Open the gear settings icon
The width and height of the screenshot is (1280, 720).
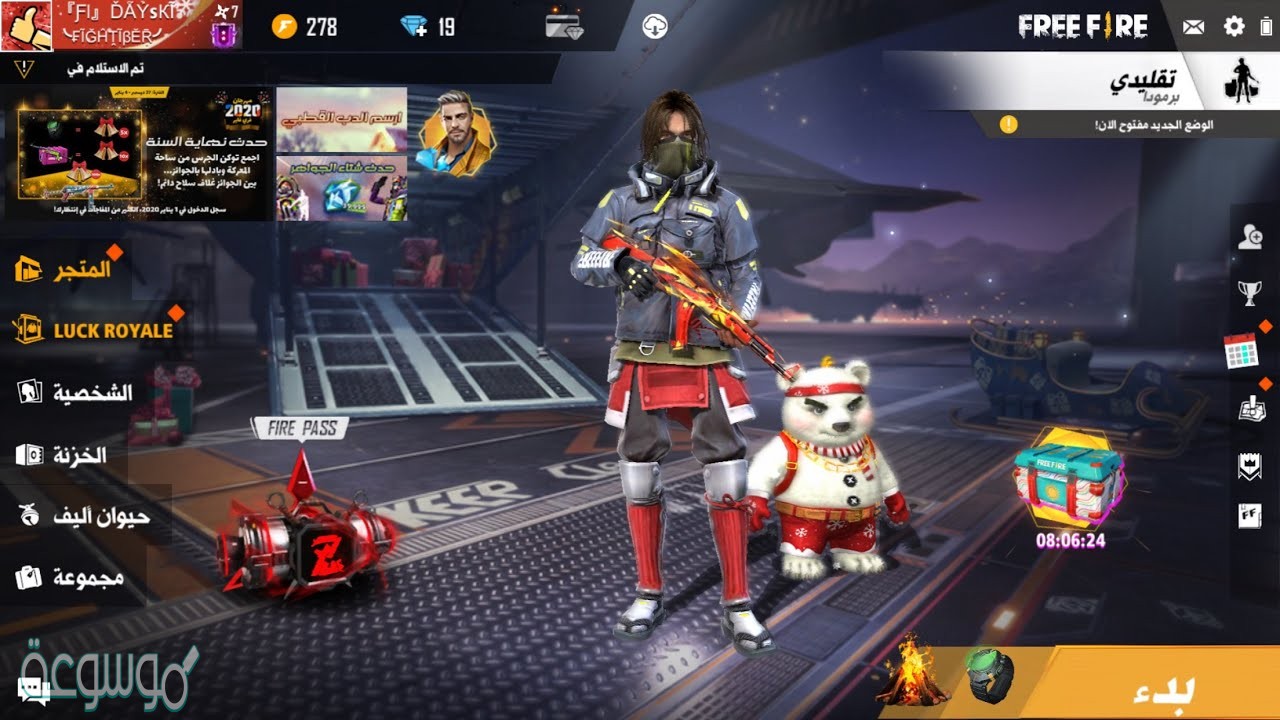click(1235, 26)
